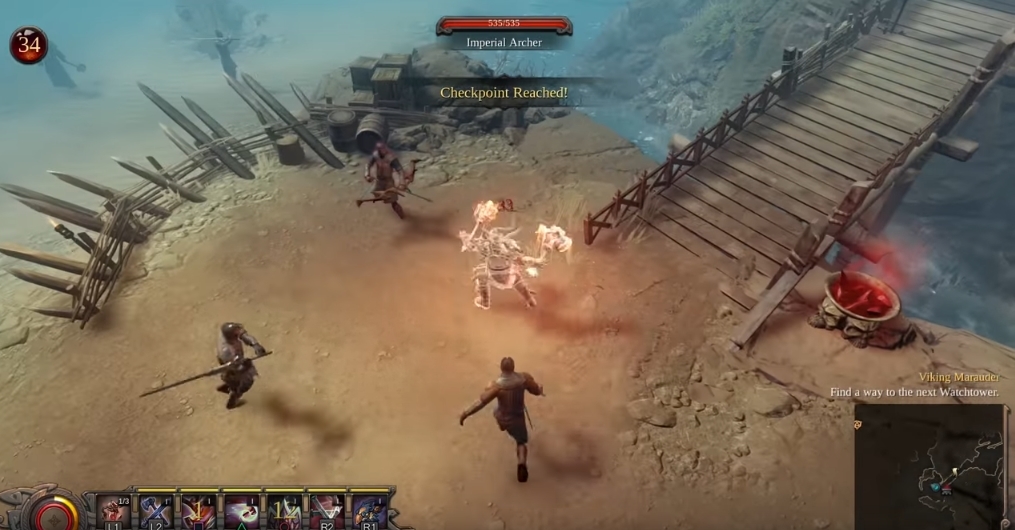Select the ability showing a 12 cooldown

[284, 511]
